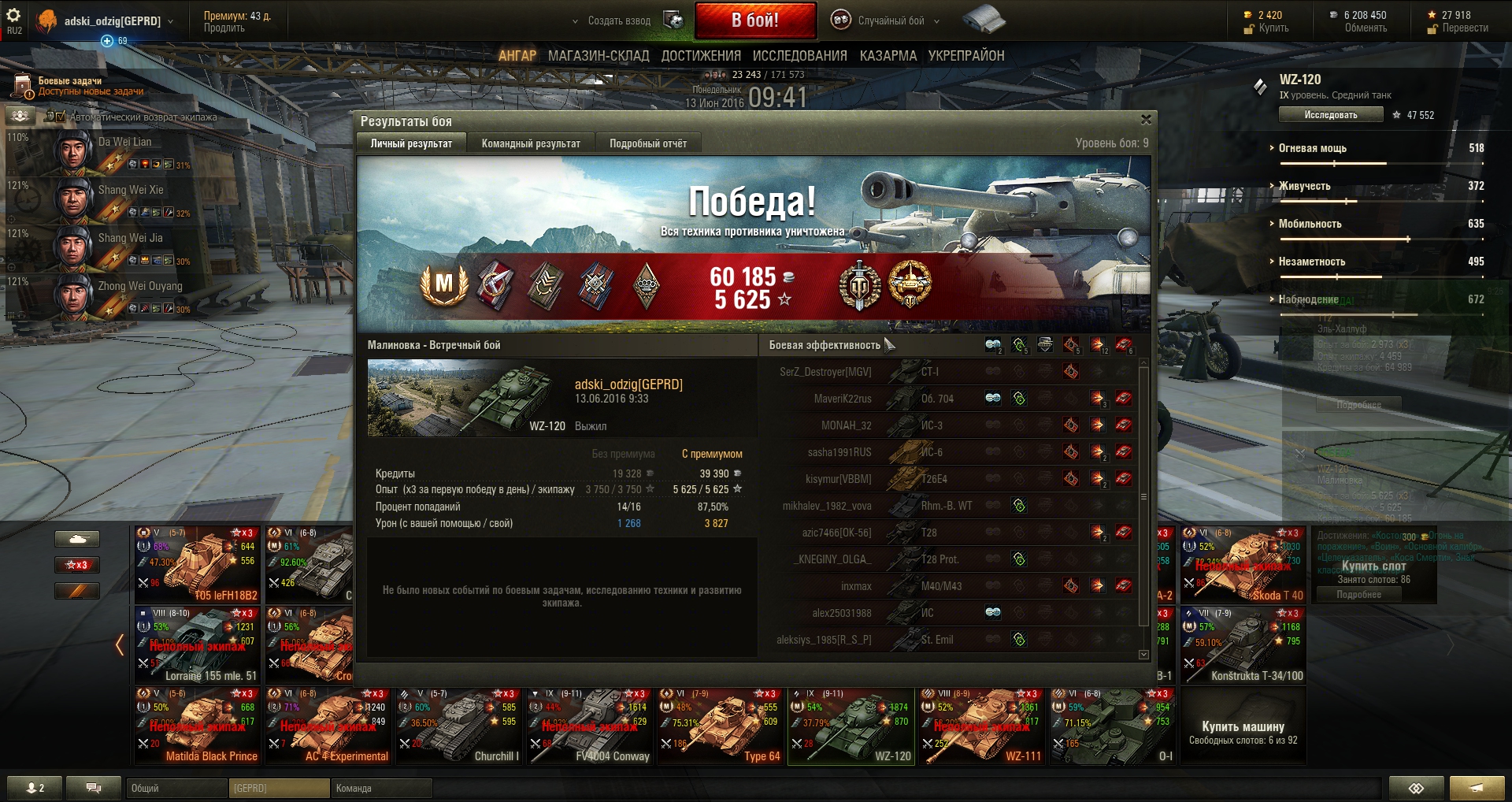Select the Личный результат tab
This screenshot has width=1512, height=802.
click(411, 143)
